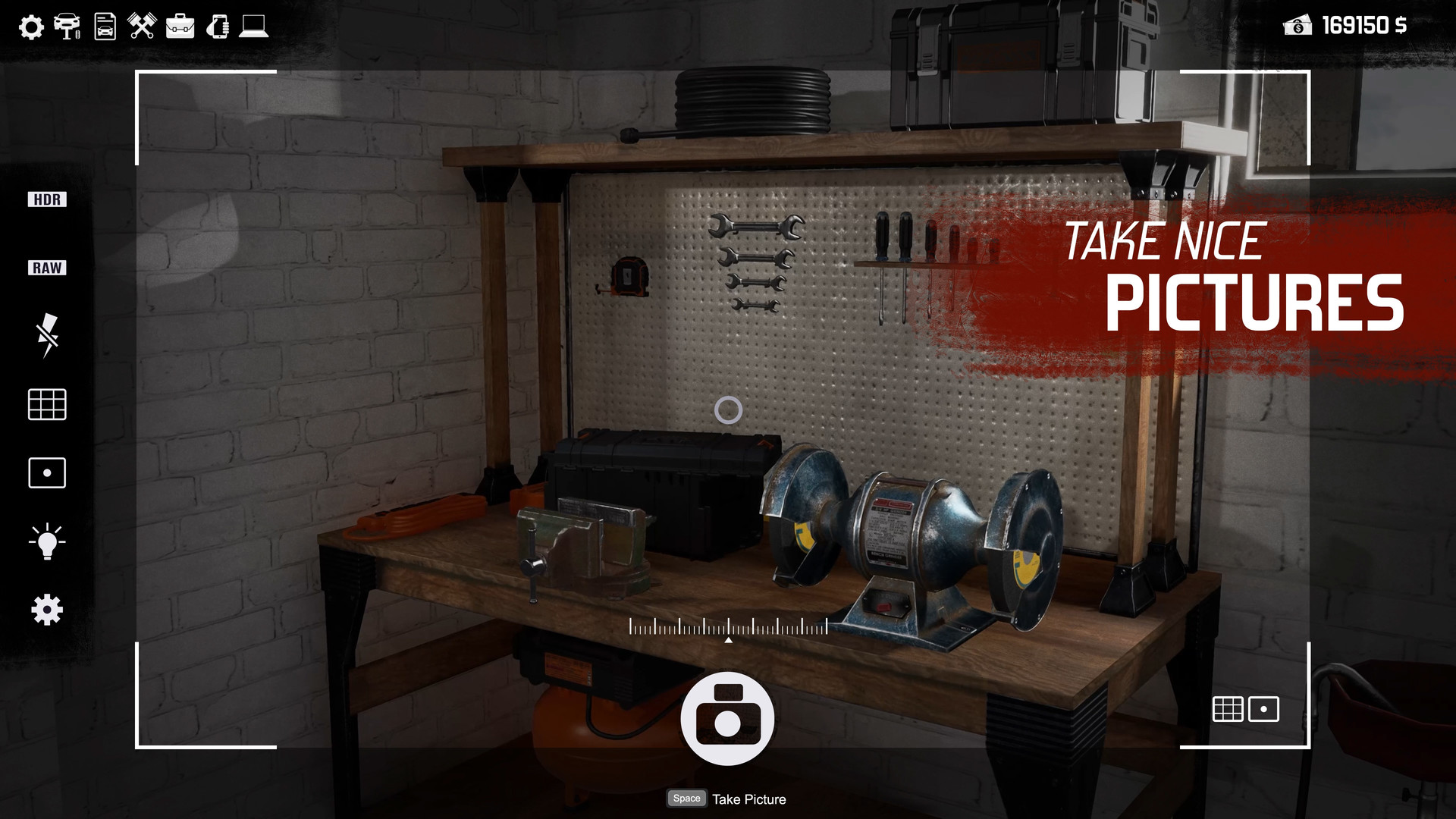Image resolution: width=1456 pixels, height=819 pixels.
Task: Open the car orders document icon
Action: pos(104,26)
